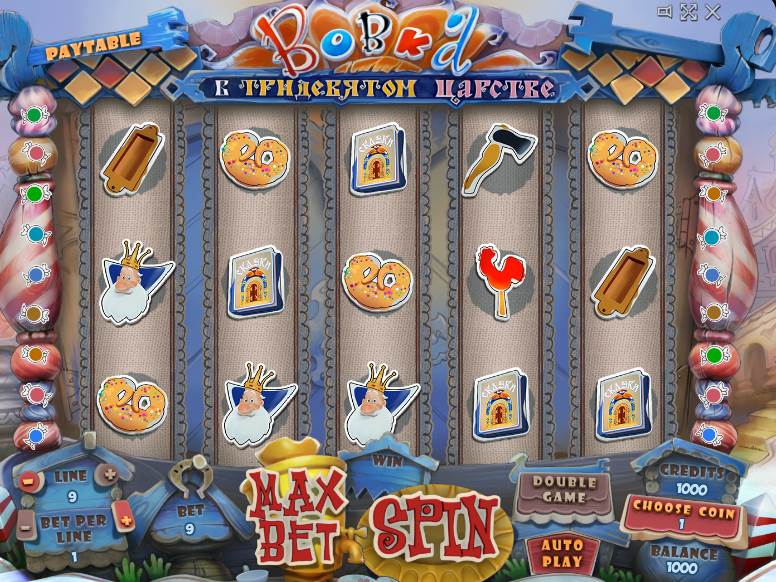The height and width of the screenshot is (582, 776).
Task: Close the game with the X icon
Action: pos(712,12)
